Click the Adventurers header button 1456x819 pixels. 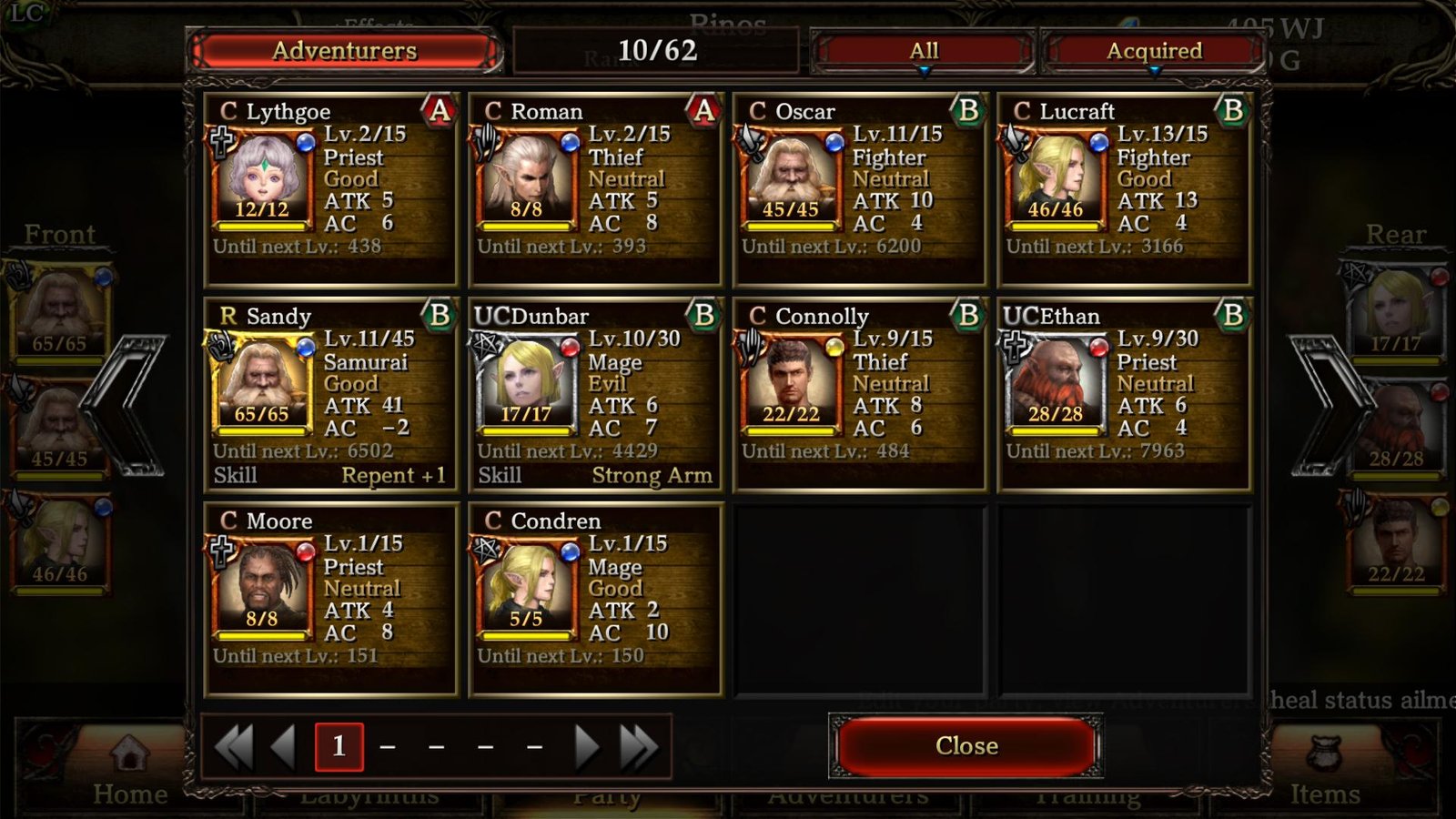point(344,51)
